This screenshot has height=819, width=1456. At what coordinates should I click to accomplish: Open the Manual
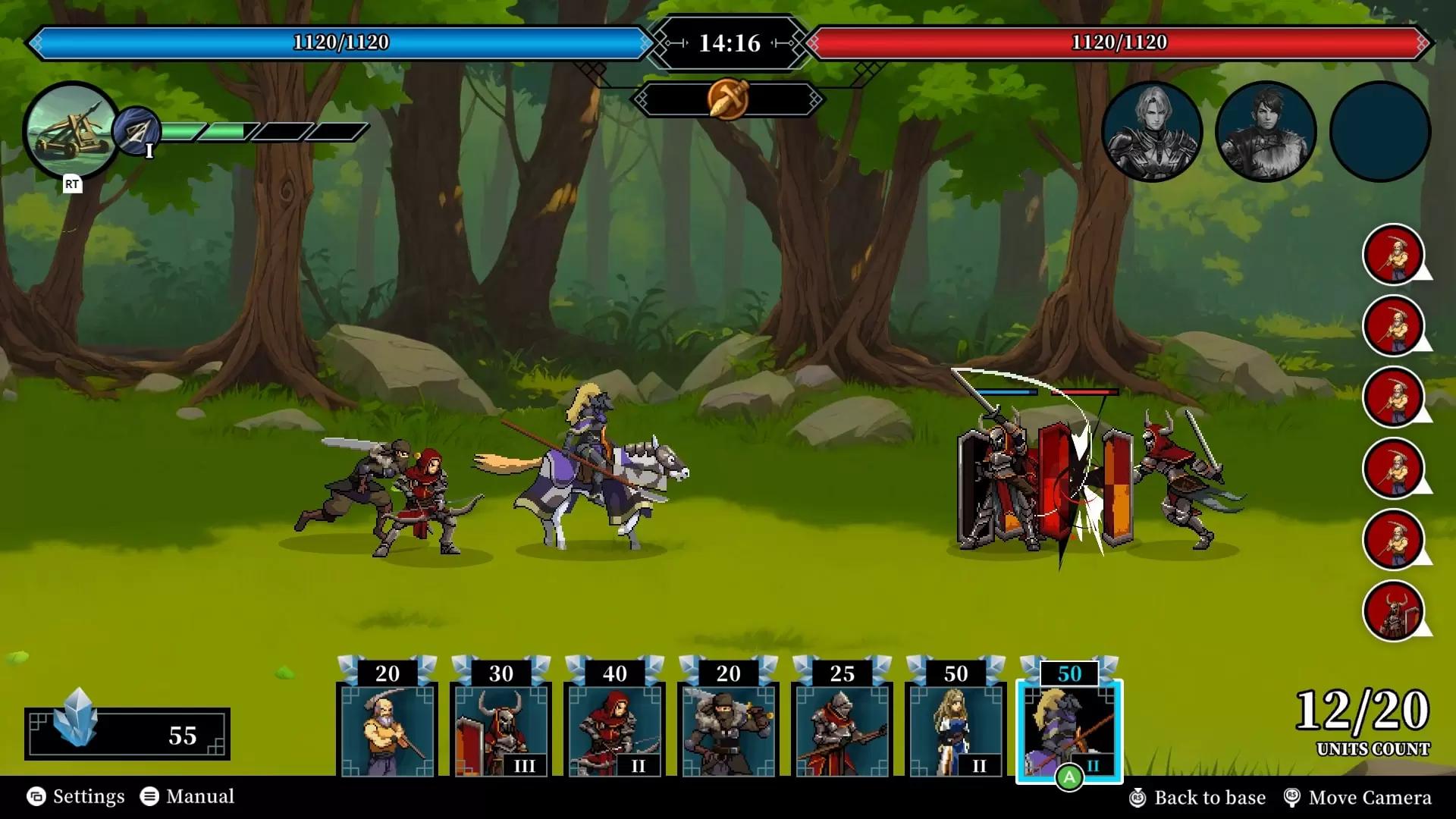click(x=187, y=796)
